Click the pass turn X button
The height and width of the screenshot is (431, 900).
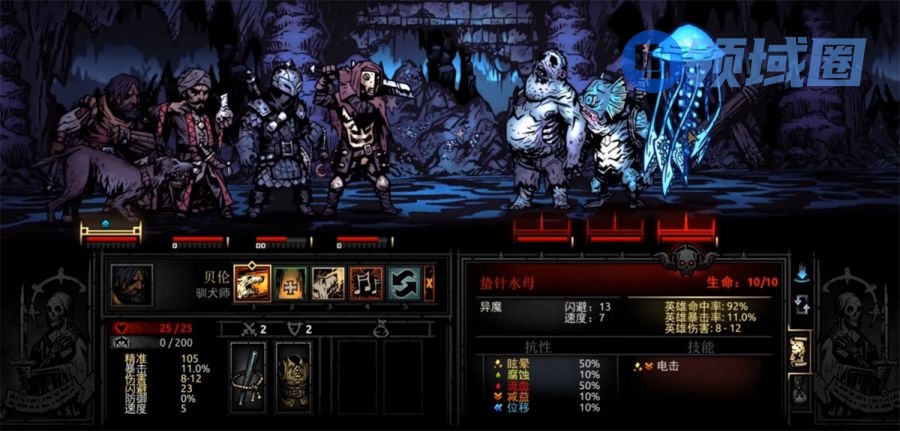coord(429,282)
